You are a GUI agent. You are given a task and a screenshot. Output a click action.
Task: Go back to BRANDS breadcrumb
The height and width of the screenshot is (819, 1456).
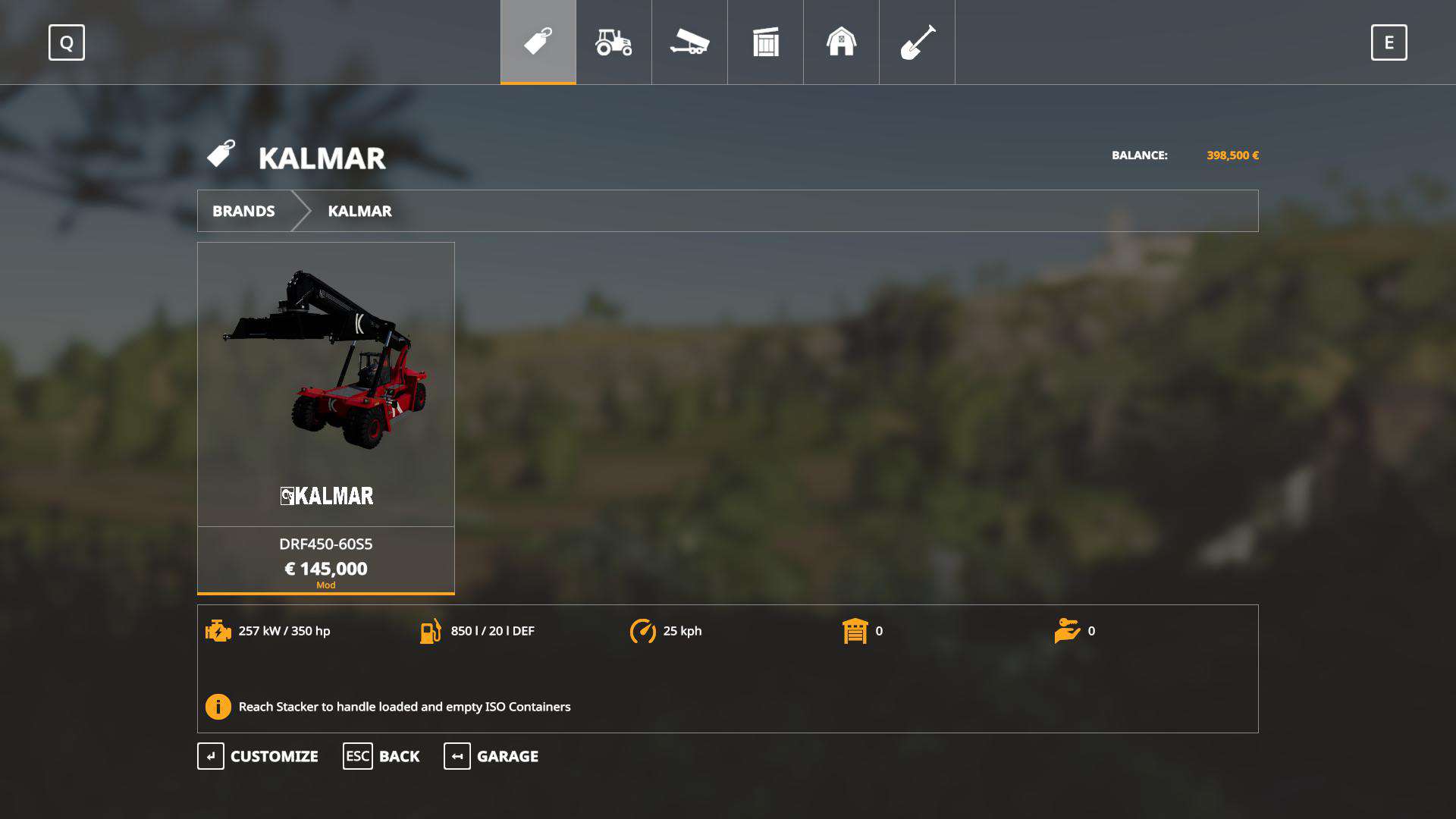[x=243, y=211]
